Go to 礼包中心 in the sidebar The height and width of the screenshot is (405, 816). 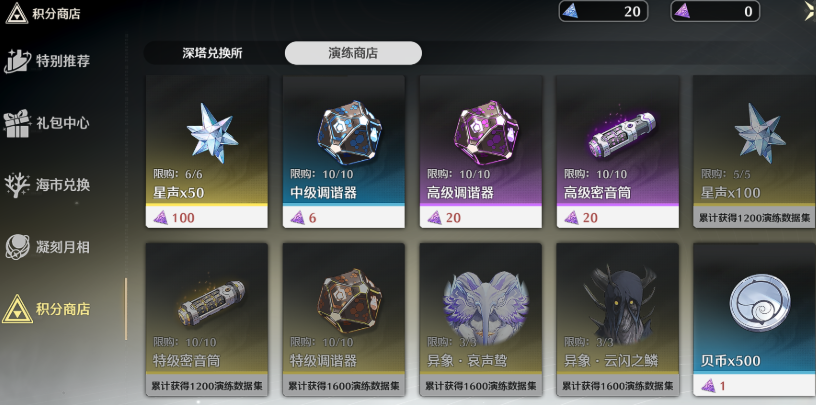[62, 123]
